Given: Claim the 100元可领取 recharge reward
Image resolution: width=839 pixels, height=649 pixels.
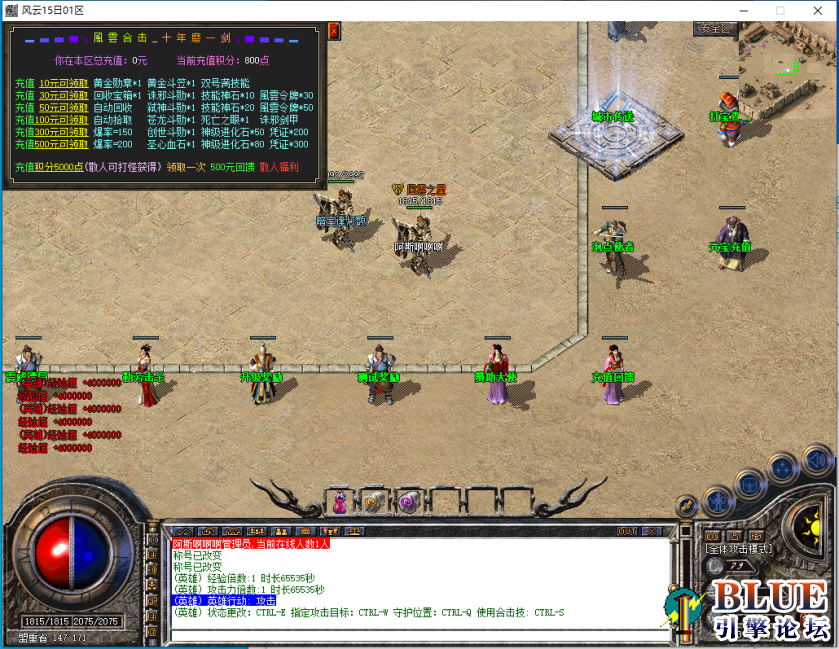Looking at the screenshot, I should (x=62, y=119).
